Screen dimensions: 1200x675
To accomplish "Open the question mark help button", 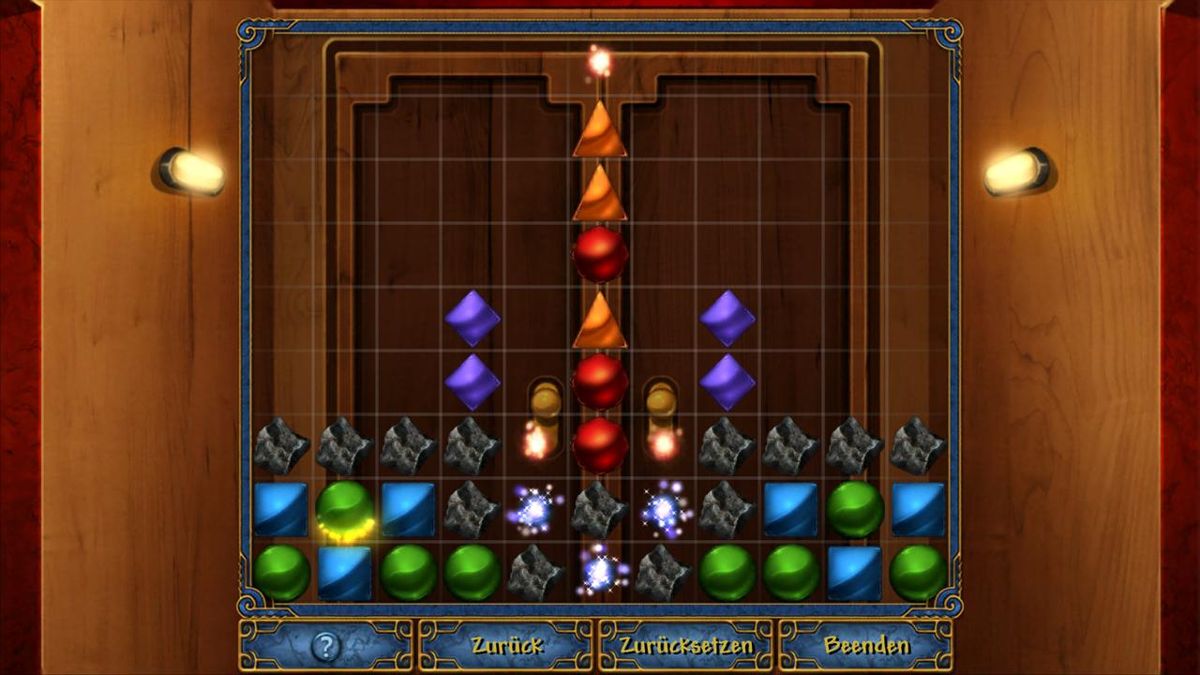I will (x=326, y=646).
